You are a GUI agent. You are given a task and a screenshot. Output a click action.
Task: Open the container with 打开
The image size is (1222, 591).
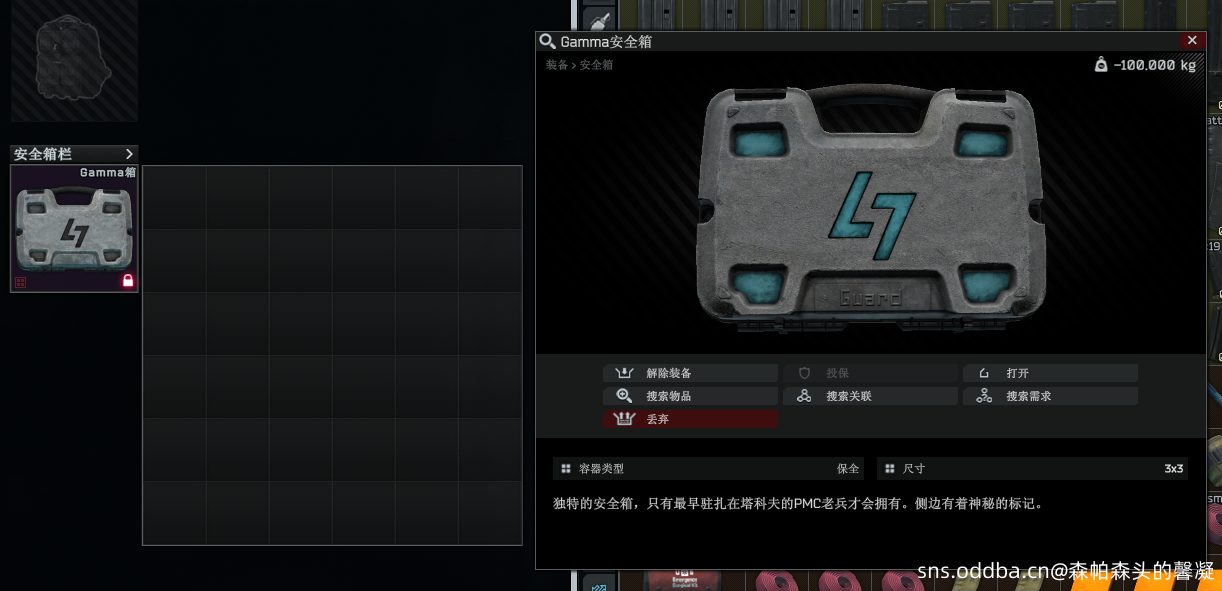pyautogui.click(x=1050, y=373)
